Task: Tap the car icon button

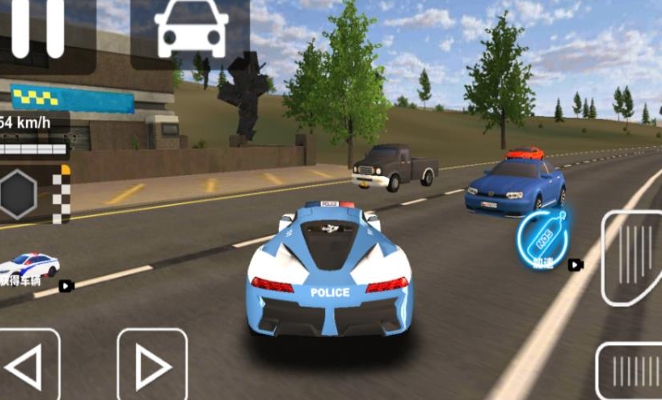Action: [x=190, y=30]
